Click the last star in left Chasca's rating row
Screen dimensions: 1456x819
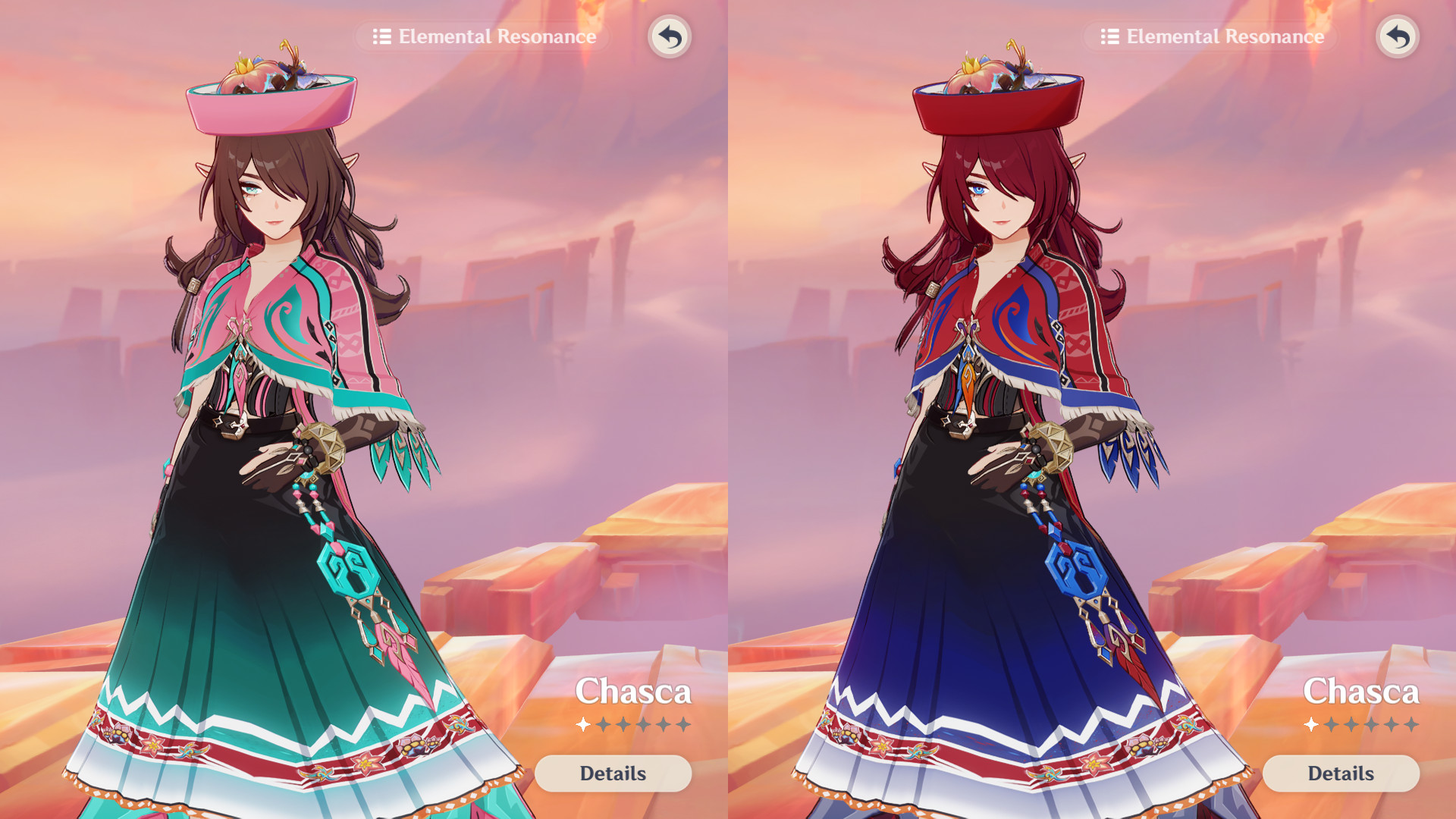tap(685, 724)
